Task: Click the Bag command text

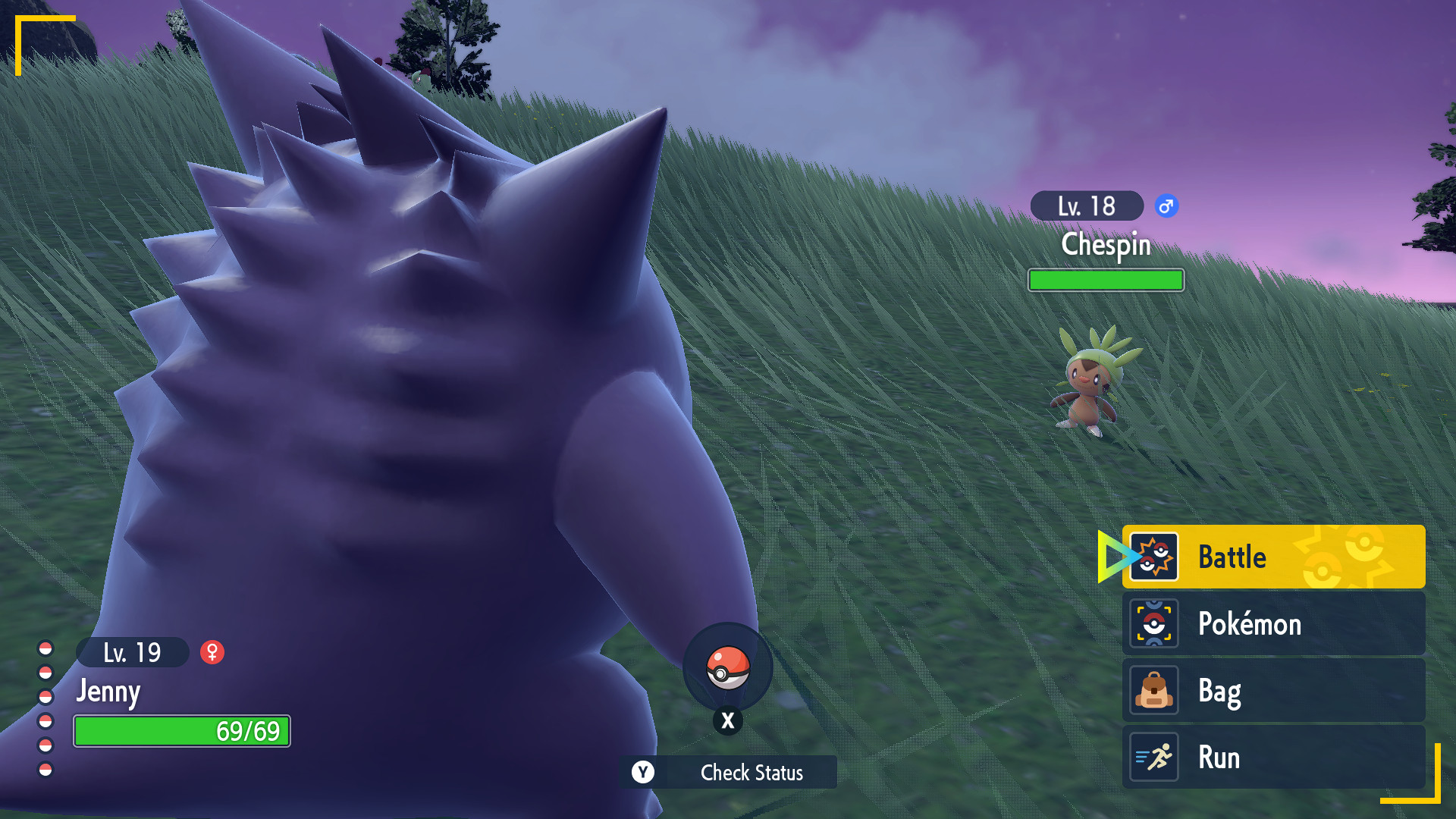Action: click(1219, 691)
